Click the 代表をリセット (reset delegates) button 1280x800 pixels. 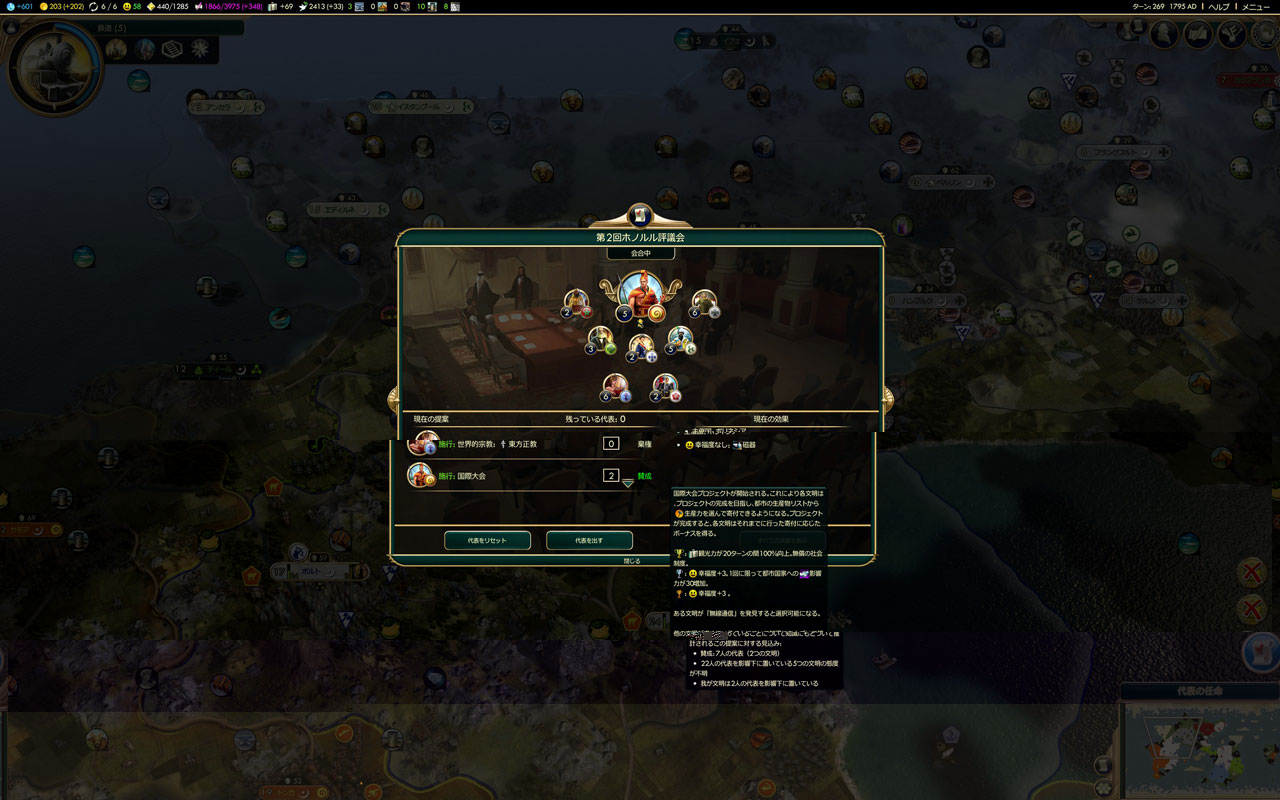click(x=487, y=540)
